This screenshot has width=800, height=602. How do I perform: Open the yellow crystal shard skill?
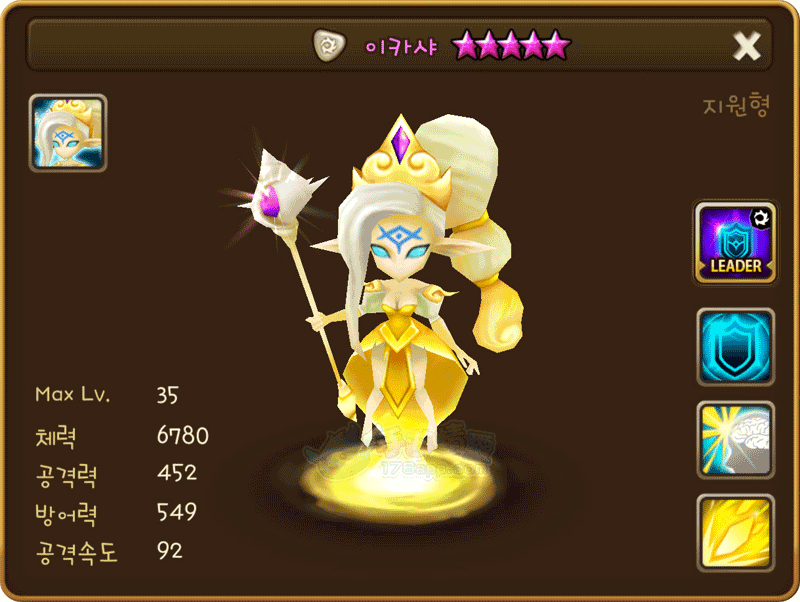(735, 531)
